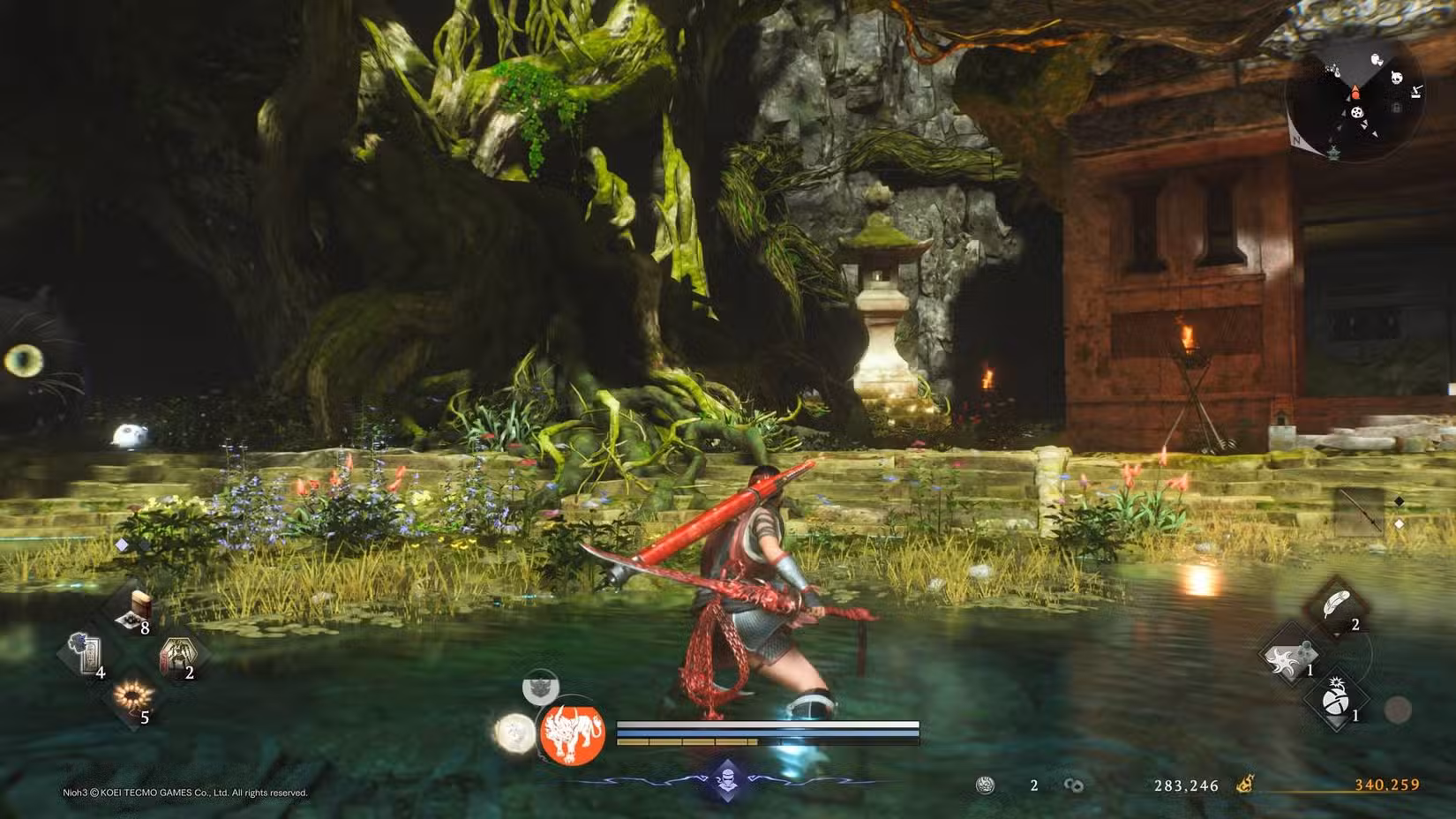Click the yellow segmented ki gauge
The width and height of the screenshot is (1456, 819).
pos(687,741)
